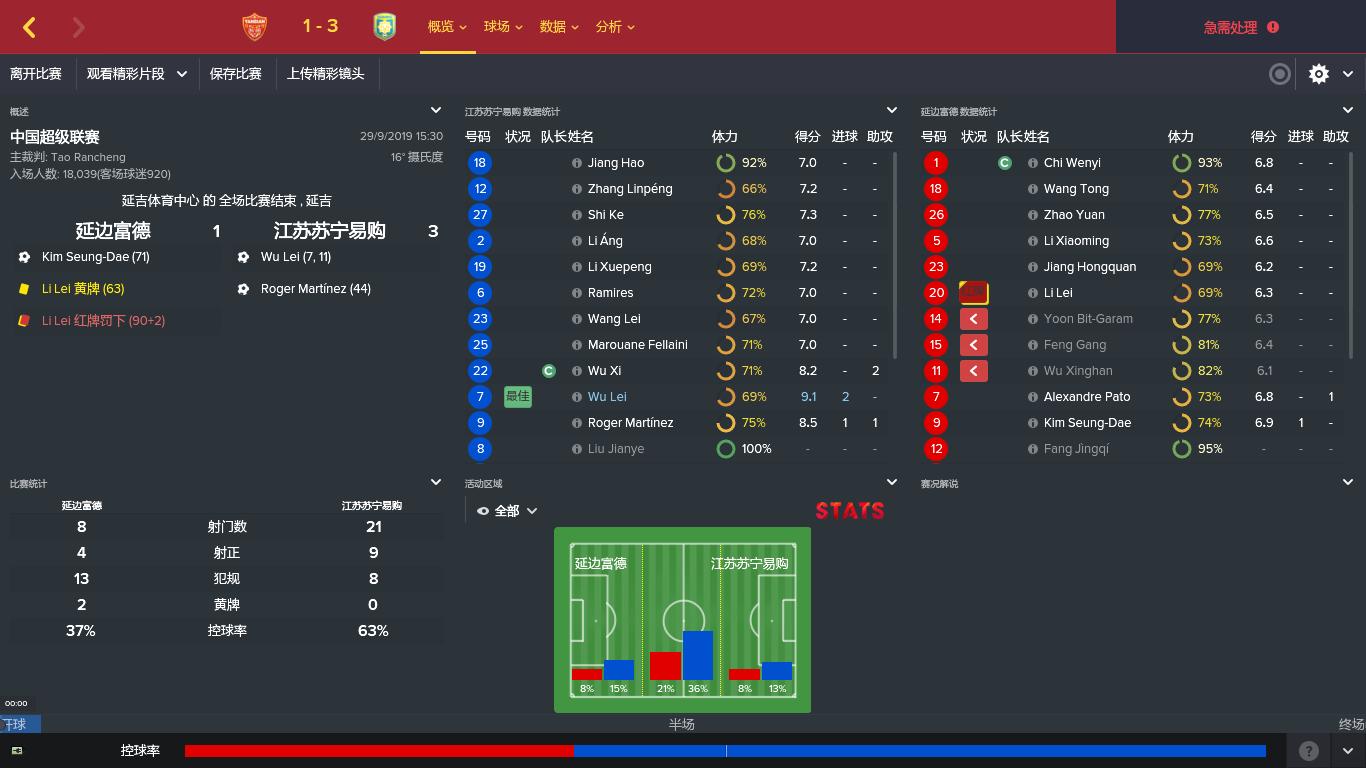The width and height of the screenshot is (1366, 768).
Task: Open Jiang Hao's player info icon
Action: pyautogui.click(x=576, y=162)
